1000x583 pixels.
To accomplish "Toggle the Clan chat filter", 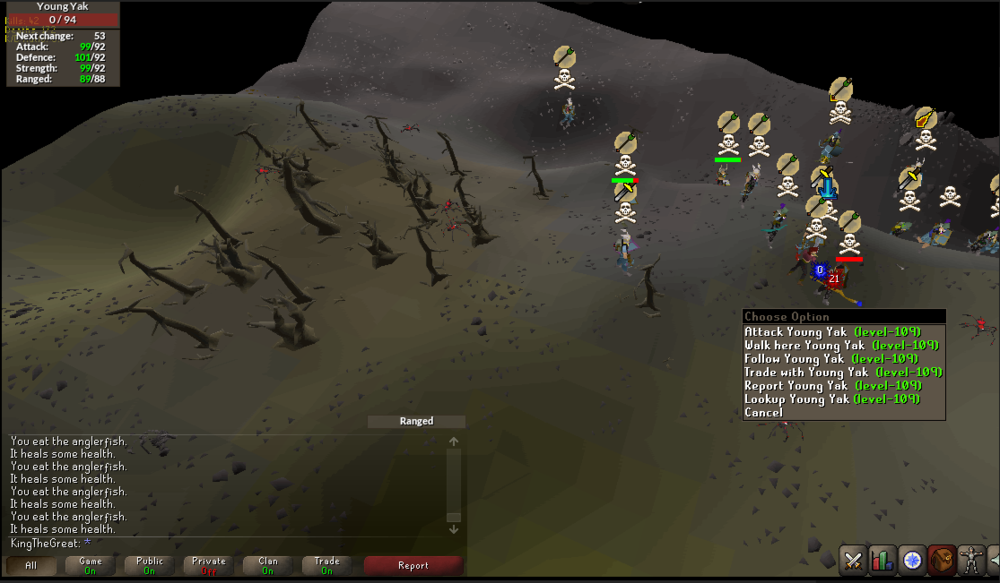I will (268, 566).
